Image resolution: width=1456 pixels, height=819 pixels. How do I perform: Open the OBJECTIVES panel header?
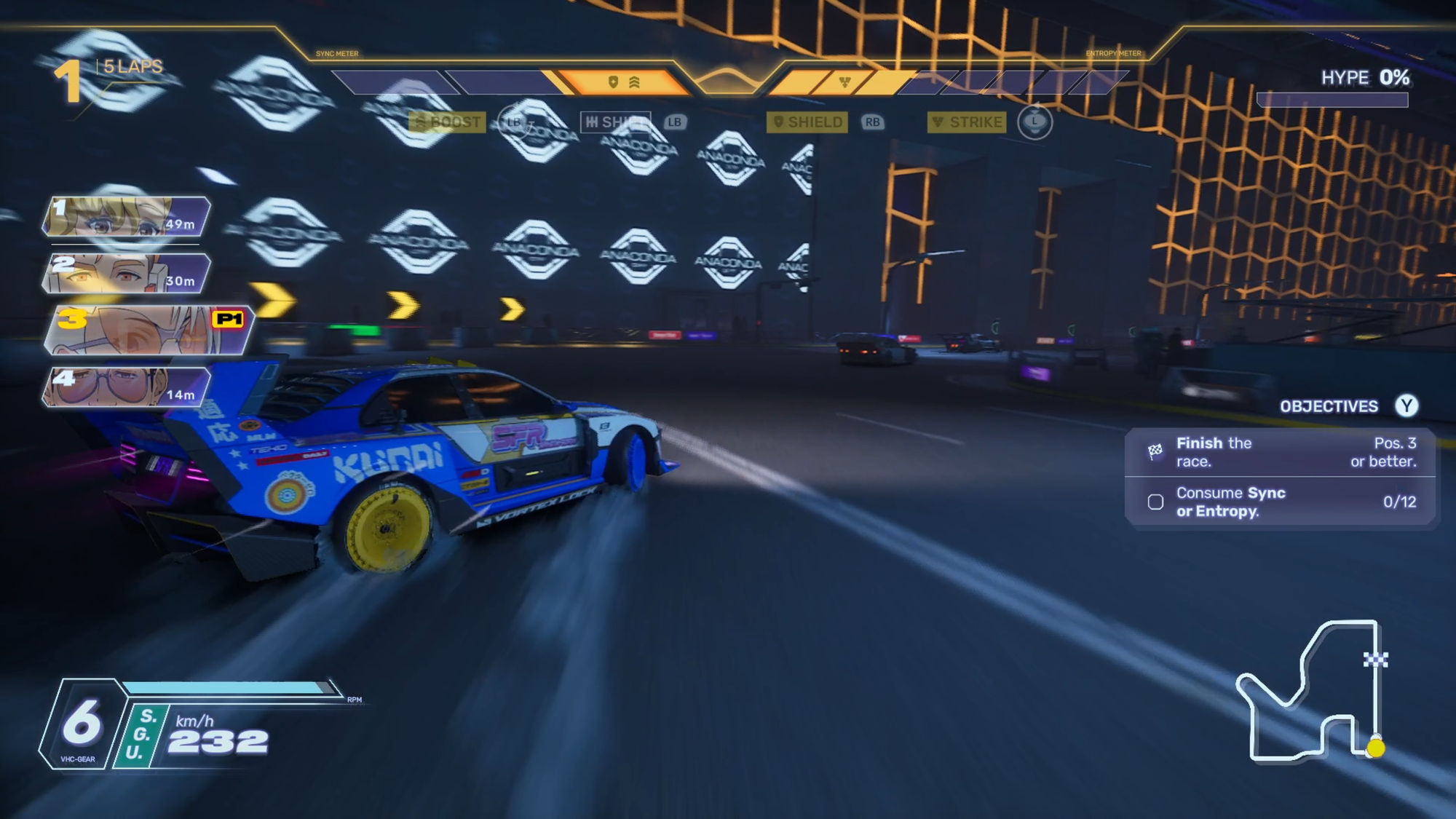(x=1329, y=406)
